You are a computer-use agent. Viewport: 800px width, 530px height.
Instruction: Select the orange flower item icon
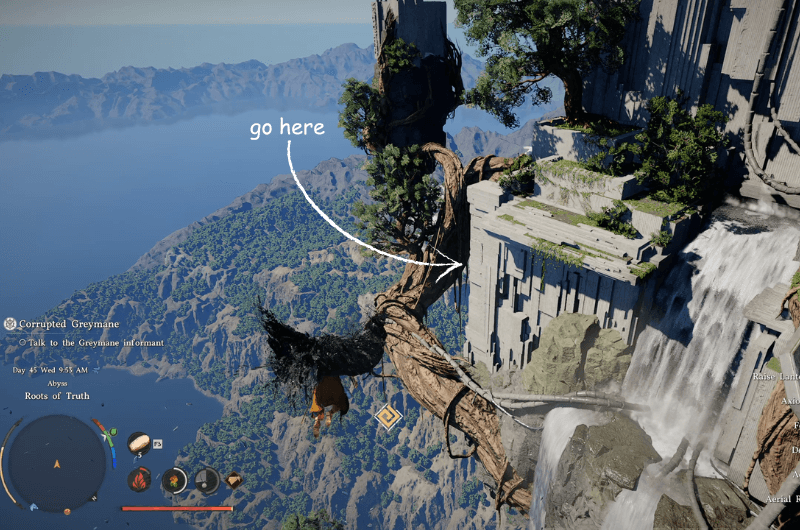(174, 481)
